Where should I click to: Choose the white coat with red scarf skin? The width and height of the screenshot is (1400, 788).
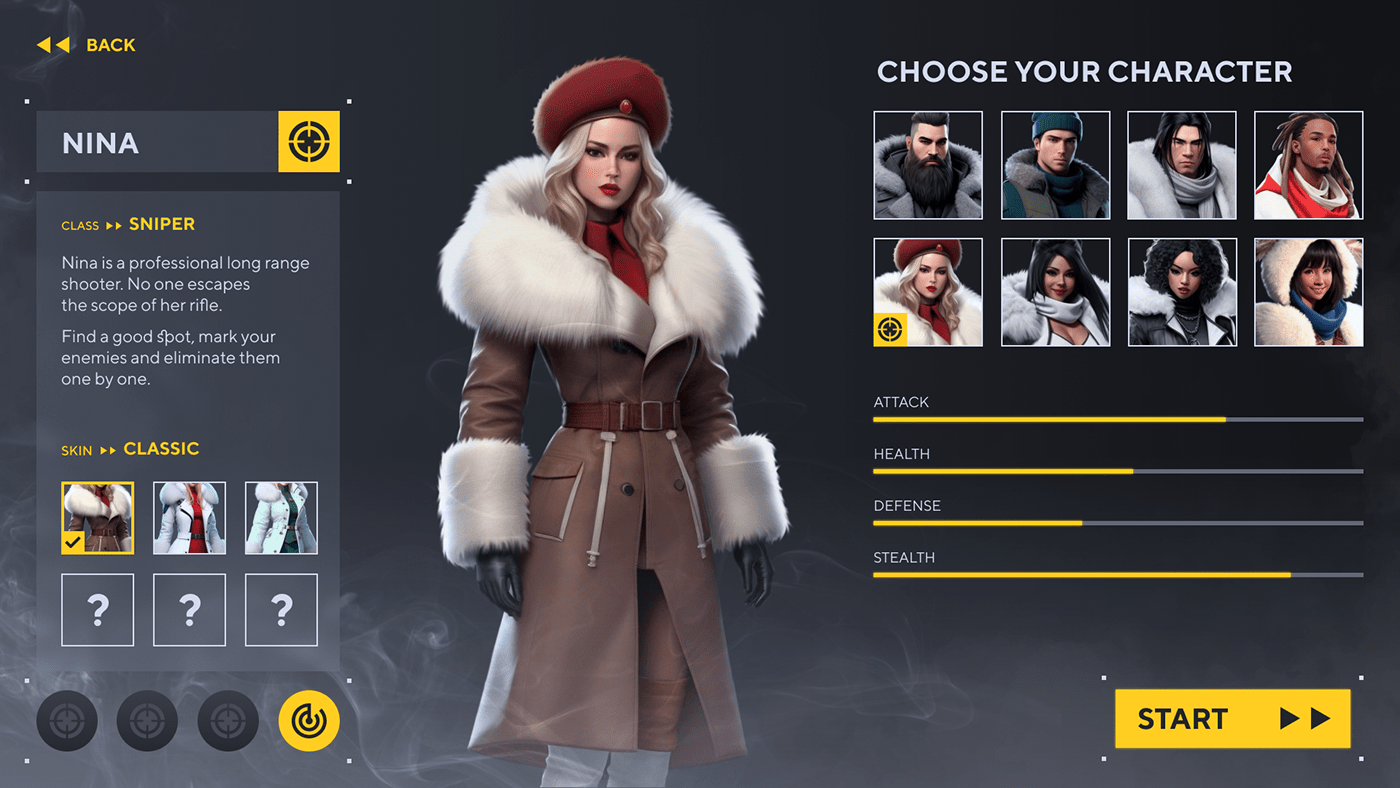(189, 518)
